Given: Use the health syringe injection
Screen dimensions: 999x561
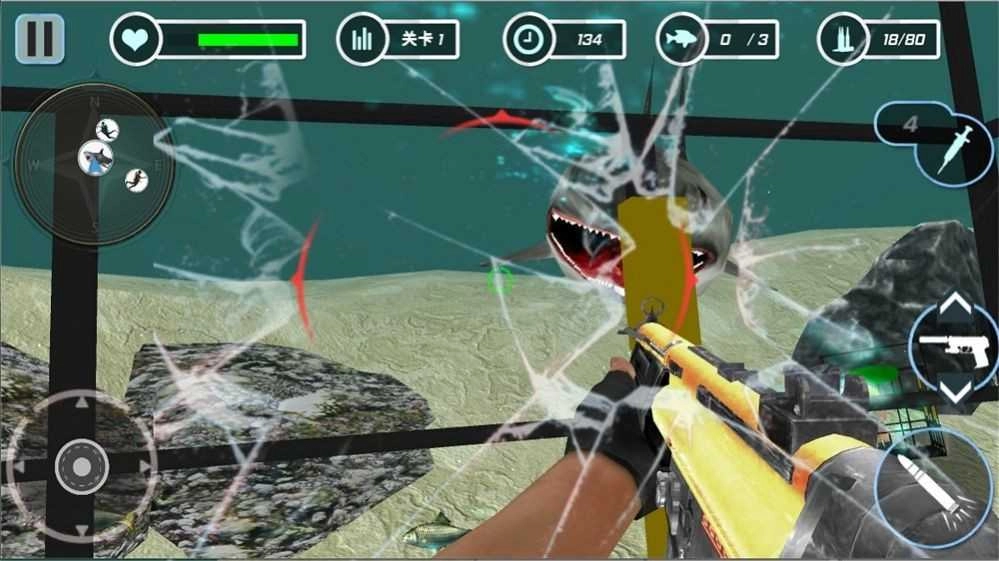Looking at the screenshot, I should pyautogui.click(x=954, y=145).
